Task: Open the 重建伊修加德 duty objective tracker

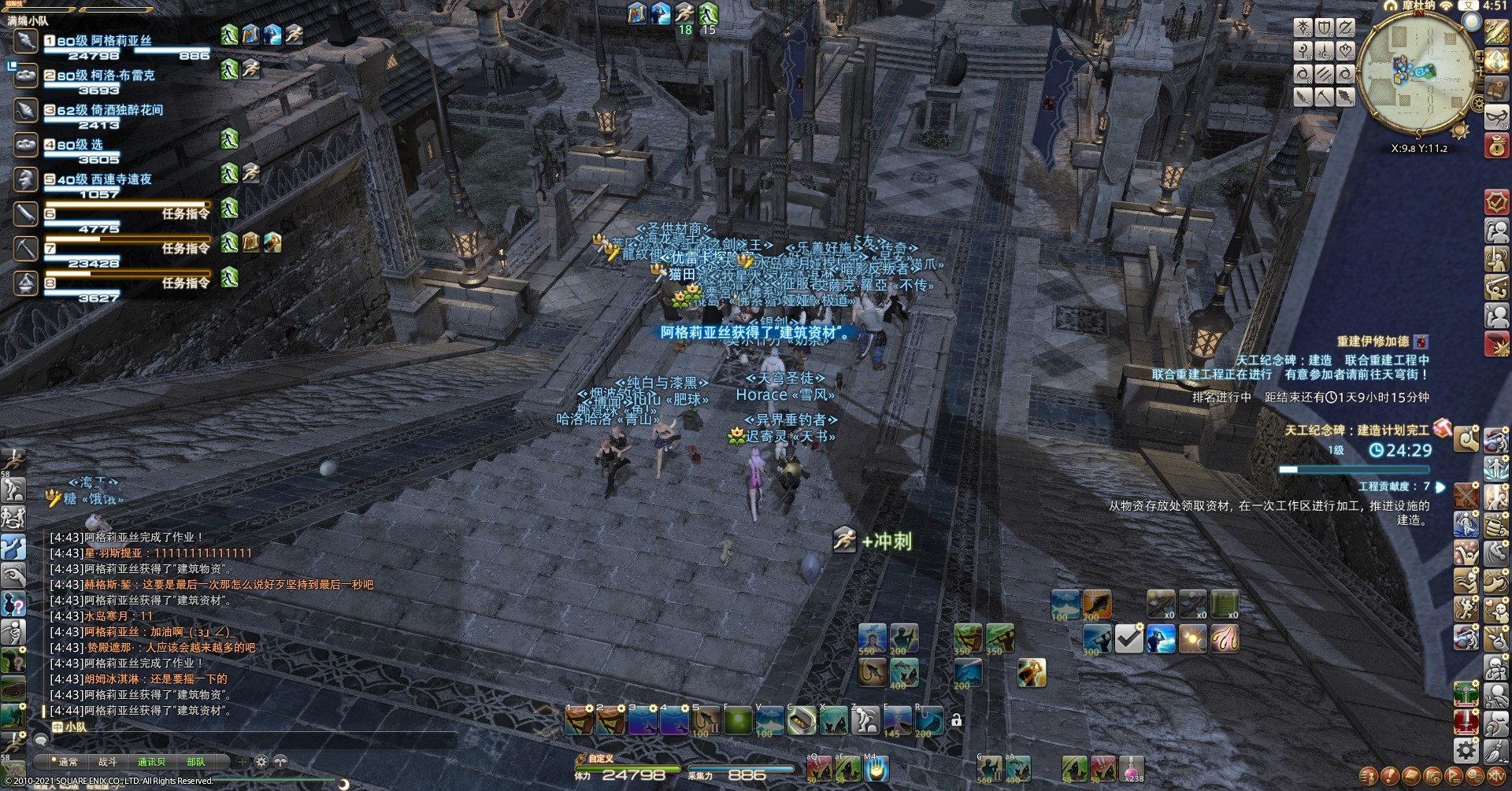Action: tap(1373, 342)
